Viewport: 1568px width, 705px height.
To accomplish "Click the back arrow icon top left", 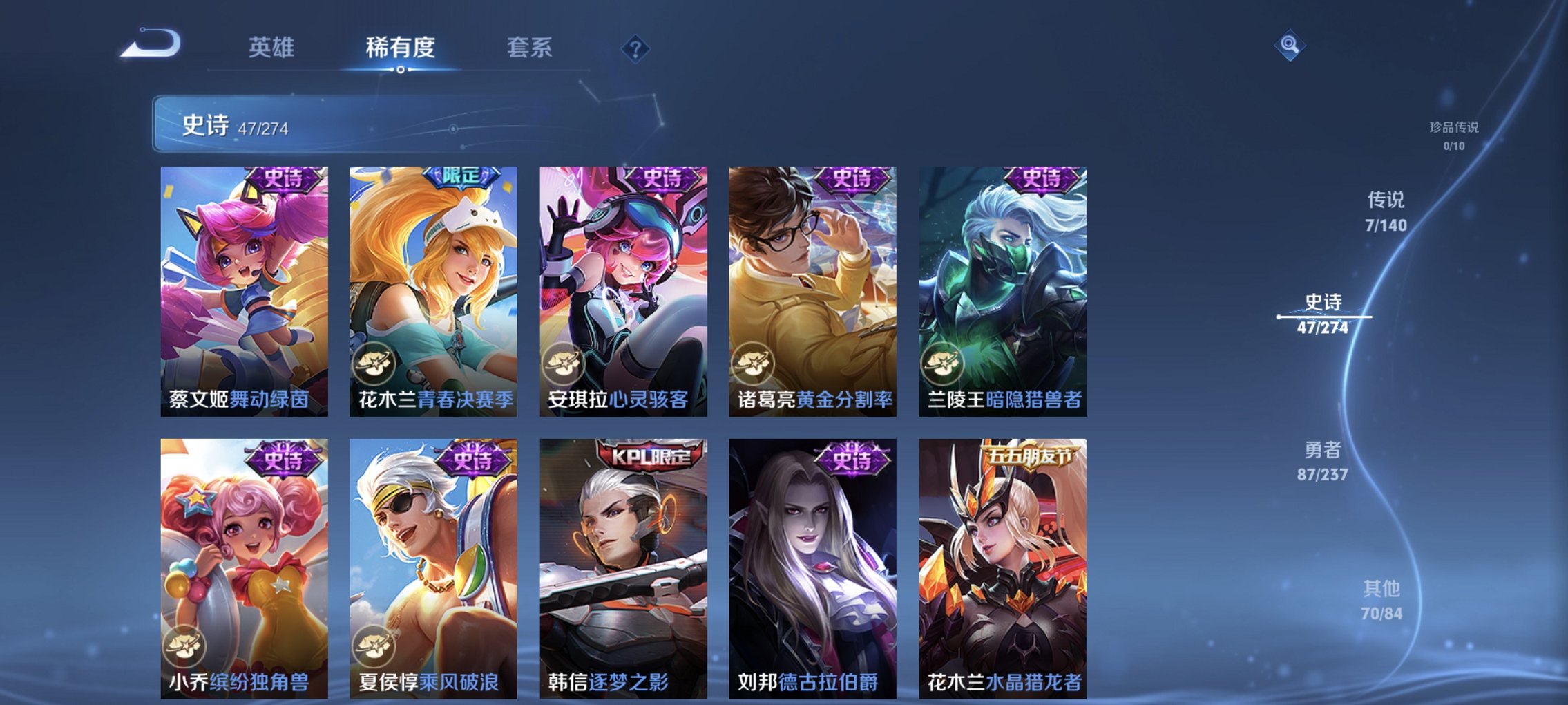I will (x=149, y=45).
